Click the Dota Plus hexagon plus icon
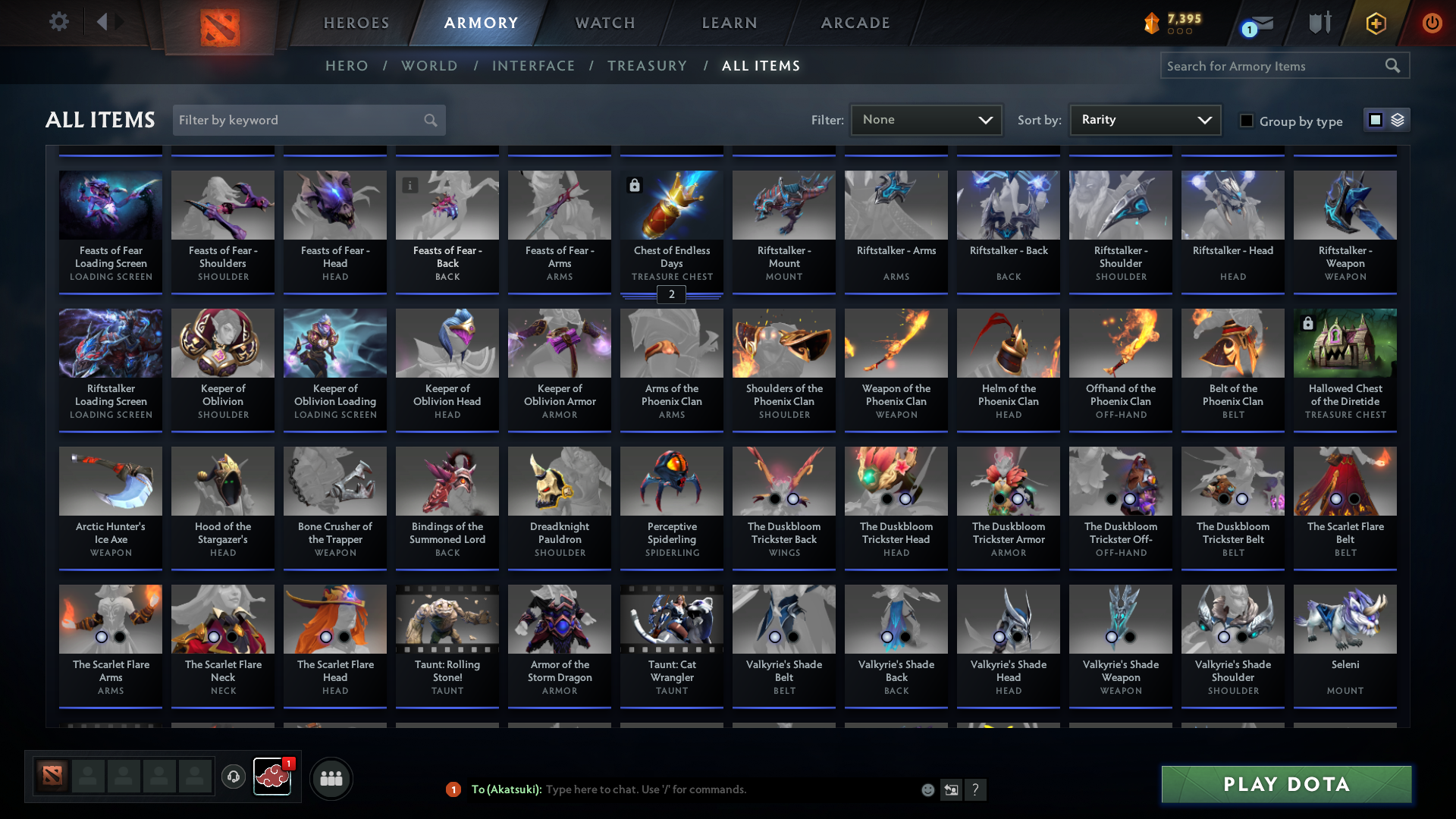Screen dimensions: 1456x819 [x=1375, y=23]
